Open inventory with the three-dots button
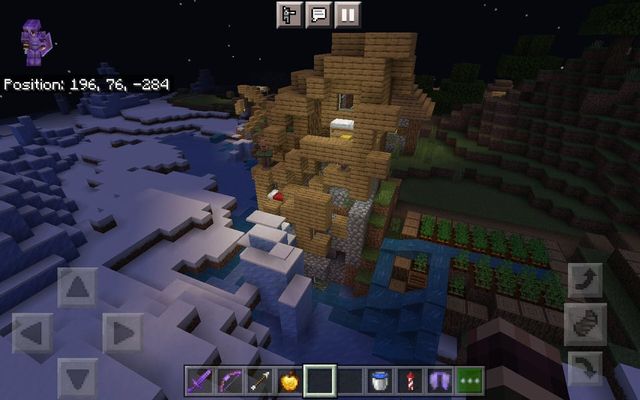640x400 pixels. [x=470, y=381]
